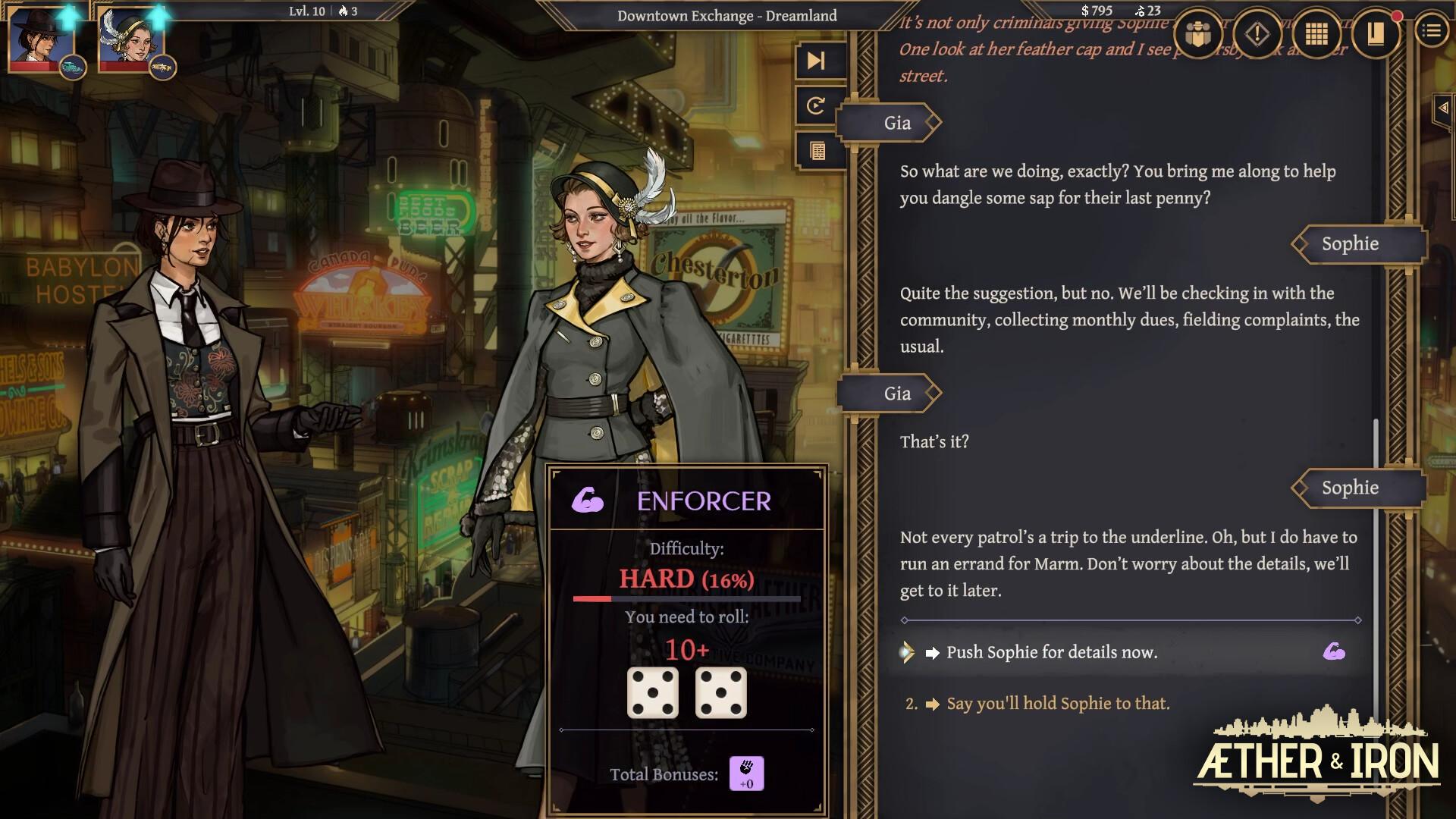Viewport: 1456px width, 819px height.
Task: Click the fist +0 Total Bonuses icon
Action: pos(745,773)
